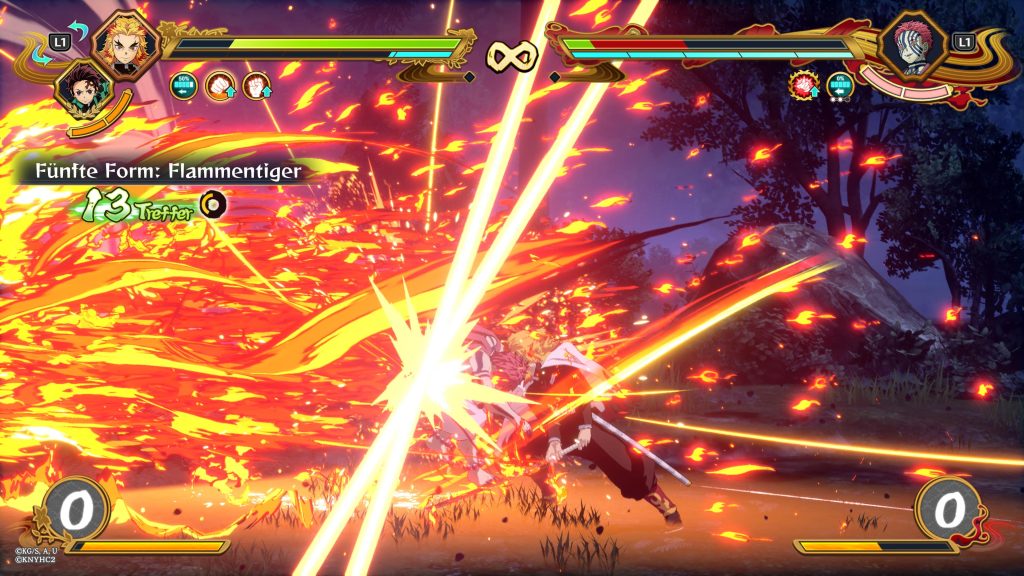The image size is (1024, 576).
Task: Switch to Tanjiro's support portrait
Action: (x=82, y=90)
